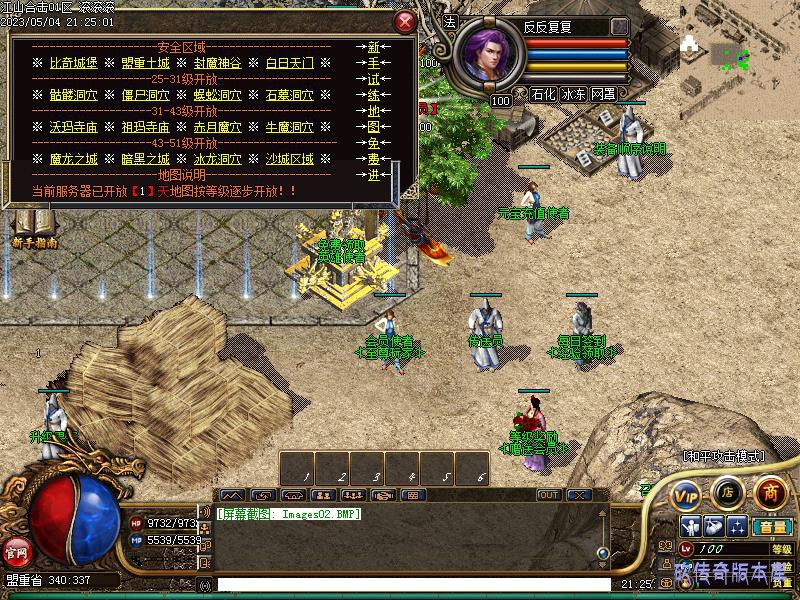This screenshot has width=800, height=600.
Task: Toggle the 音量 volume button
Action: 771,527
